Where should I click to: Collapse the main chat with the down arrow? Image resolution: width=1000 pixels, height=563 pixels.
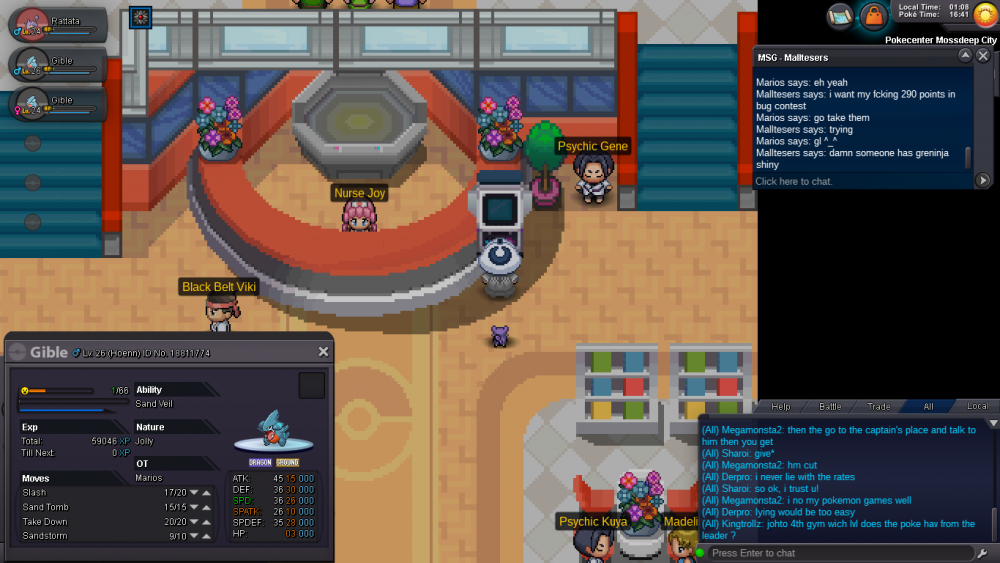(x=992, y=424)
